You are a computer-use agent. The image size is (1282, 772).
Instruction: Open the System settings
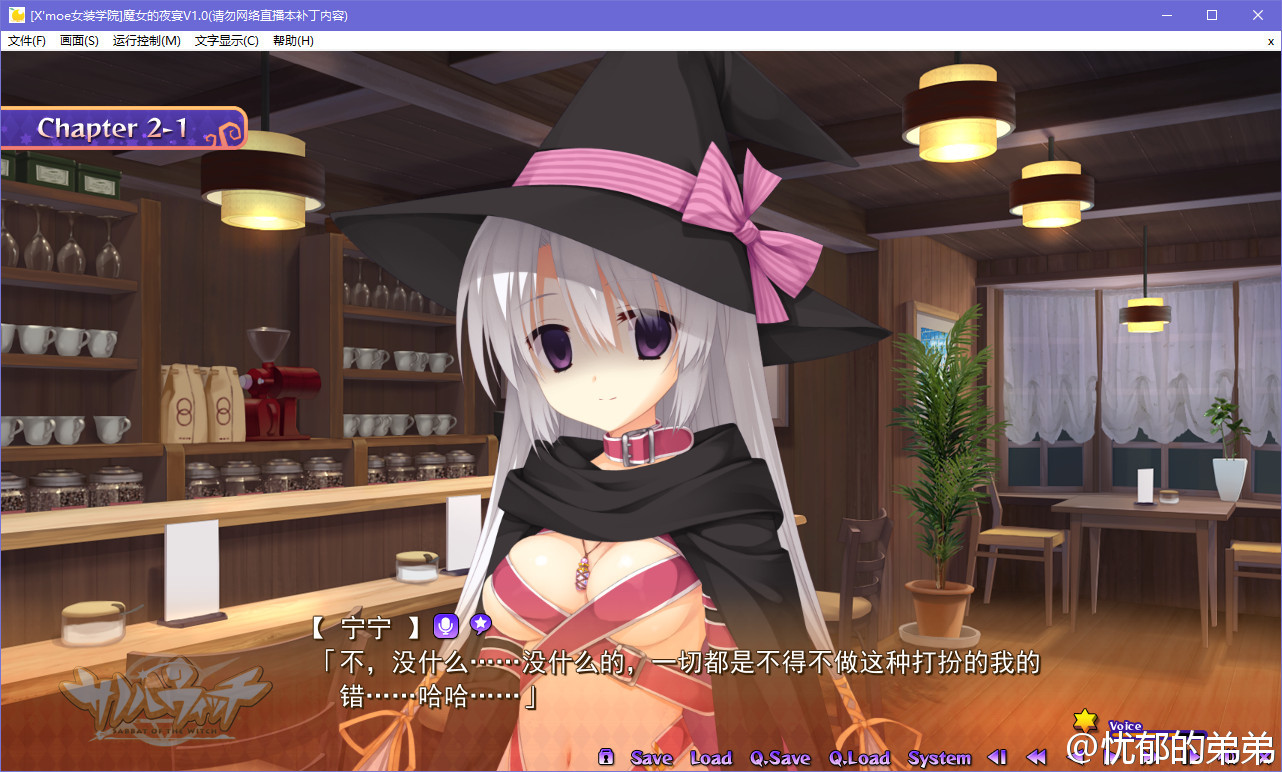[939, 758]
